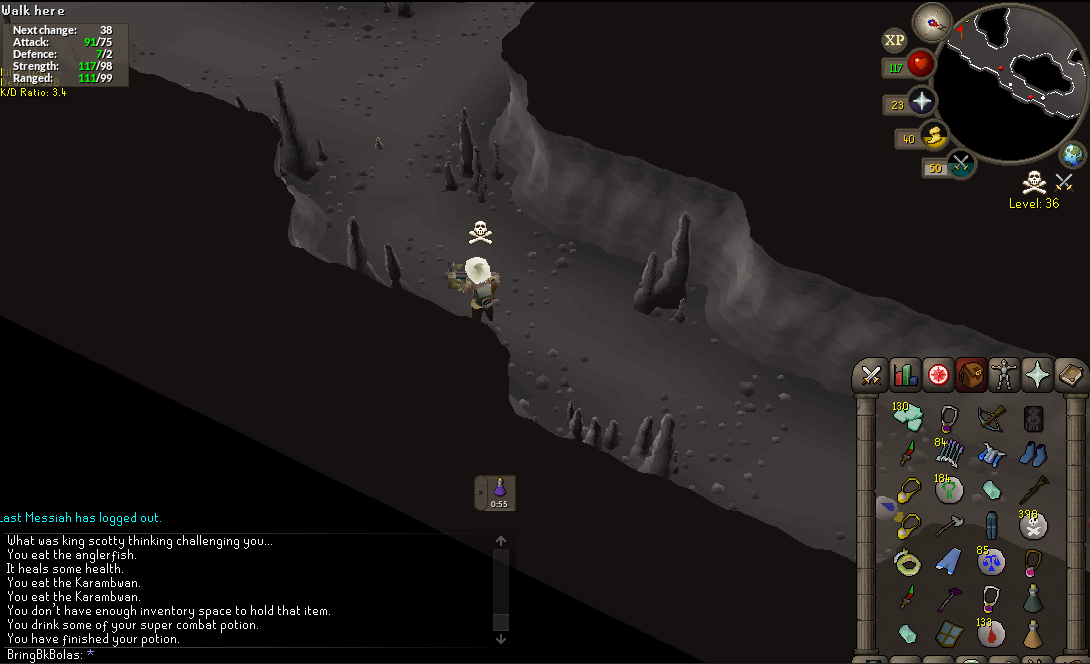This screenshot has width=1090, height=664.
Task: Open the Prayer tab
Action: tap(1038, 375)
